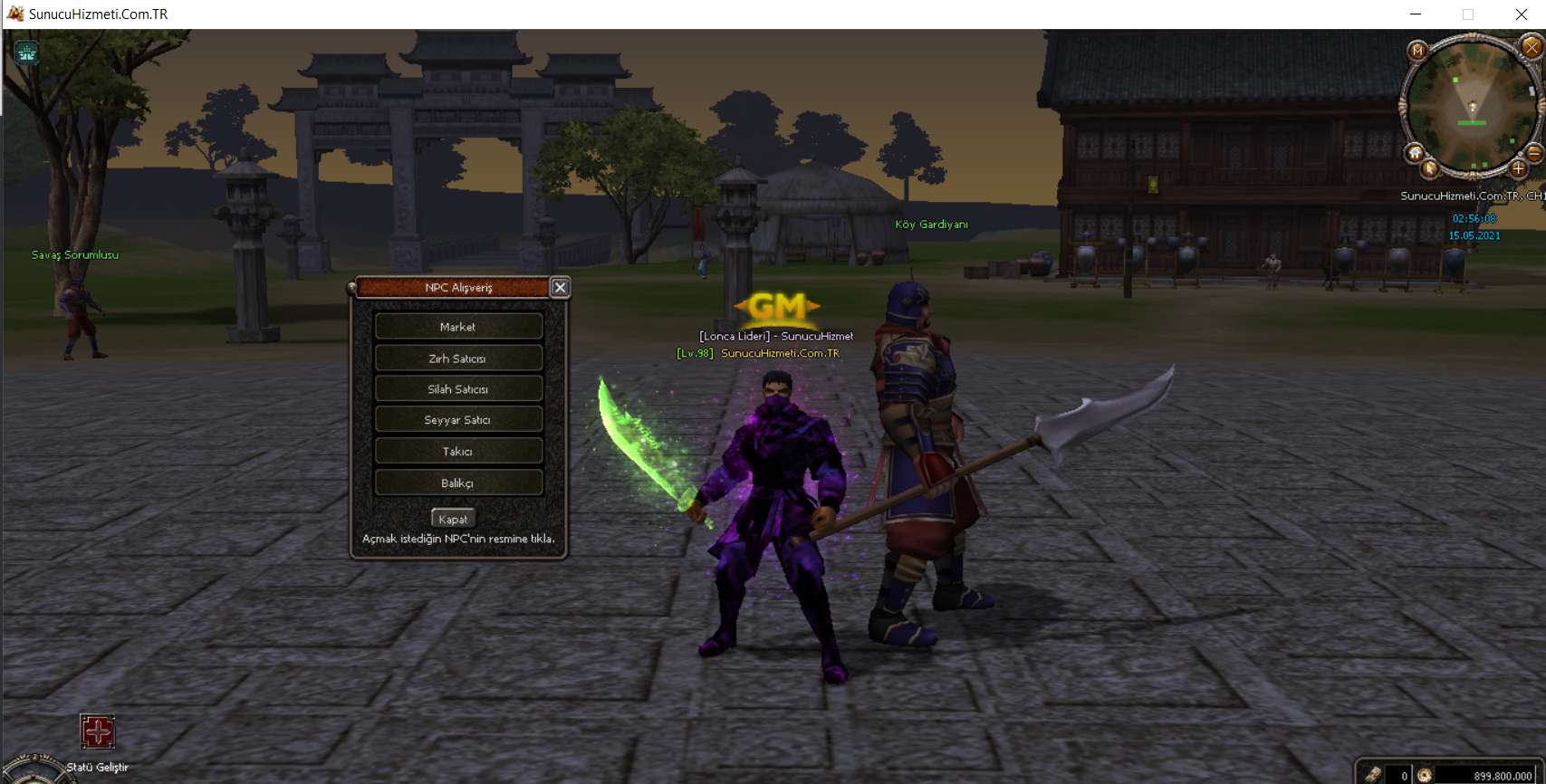This screenshot has width=1546, height=784.
Task: Choose the Balıkçı vendor
Action: click(x=458, y=483)
